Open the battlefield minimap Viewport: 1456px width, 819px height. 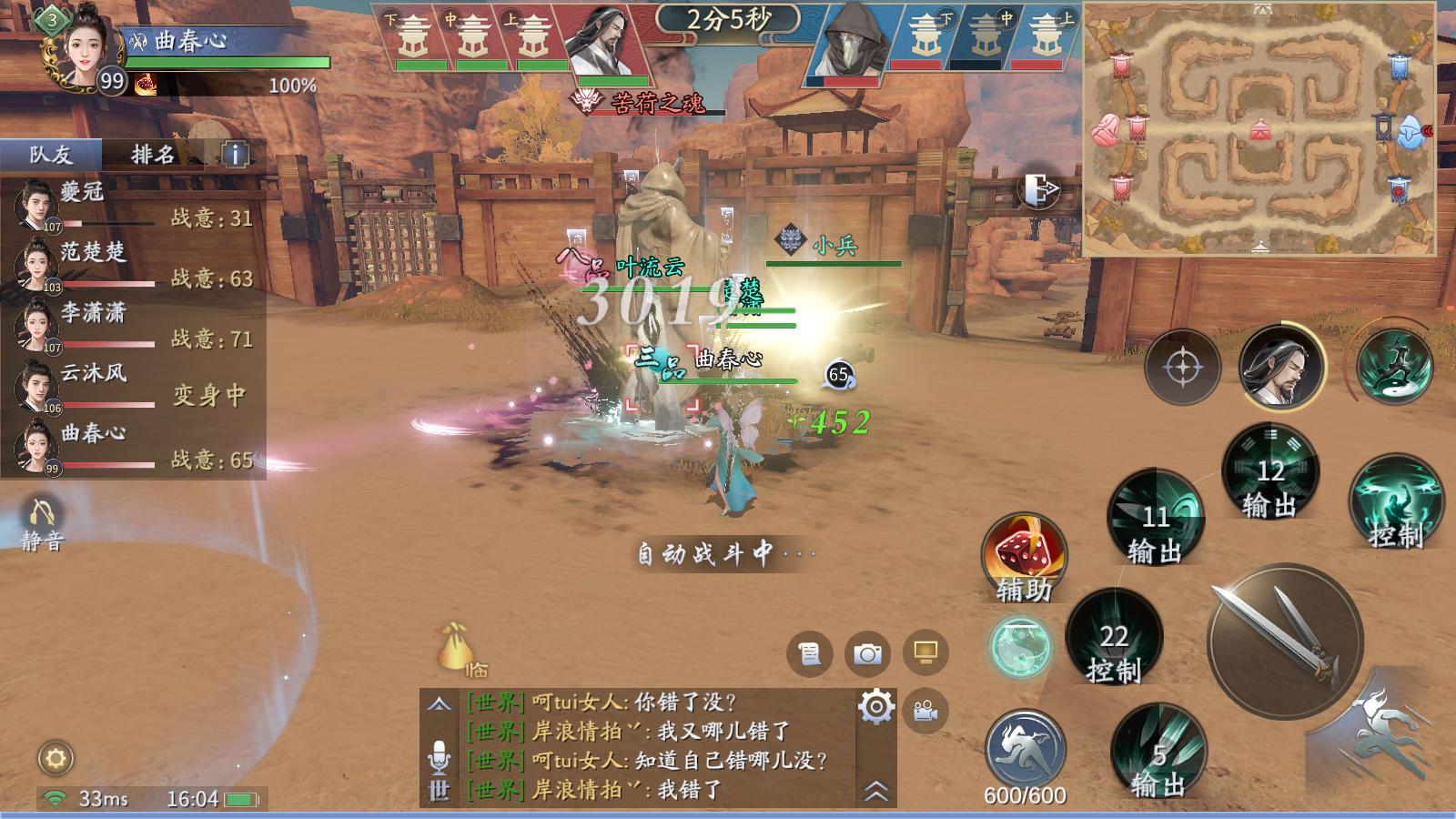[x=1259, y=129]
